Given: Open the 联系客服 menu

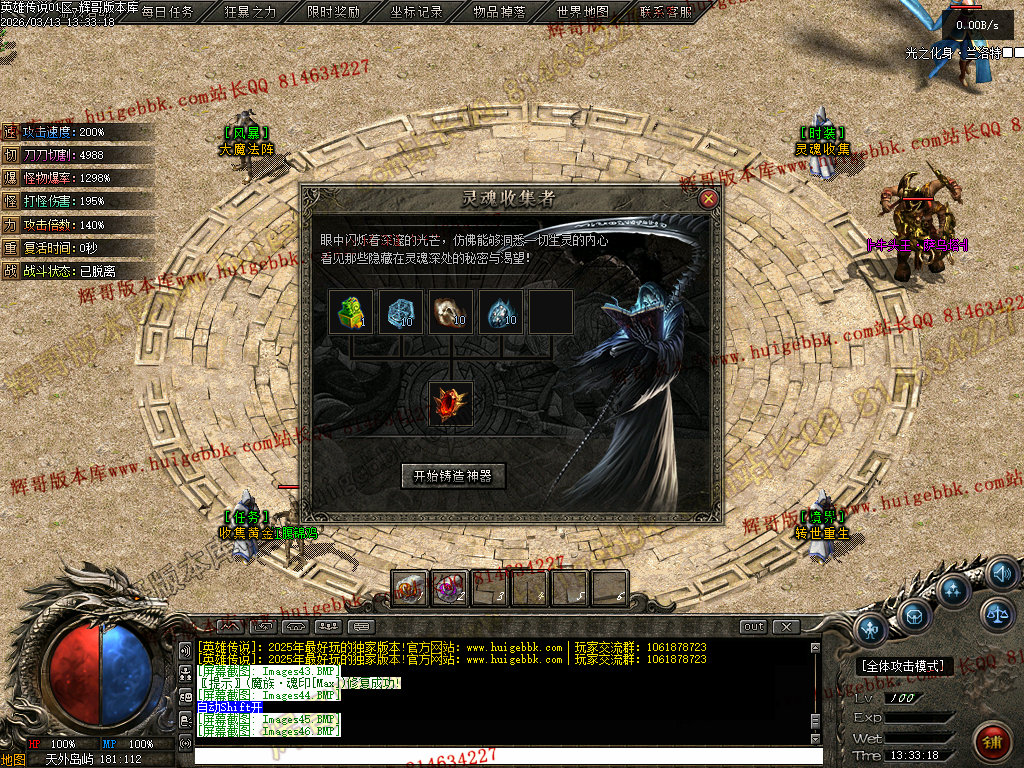Looking at the screenshot, I should (x=666, y=12).
